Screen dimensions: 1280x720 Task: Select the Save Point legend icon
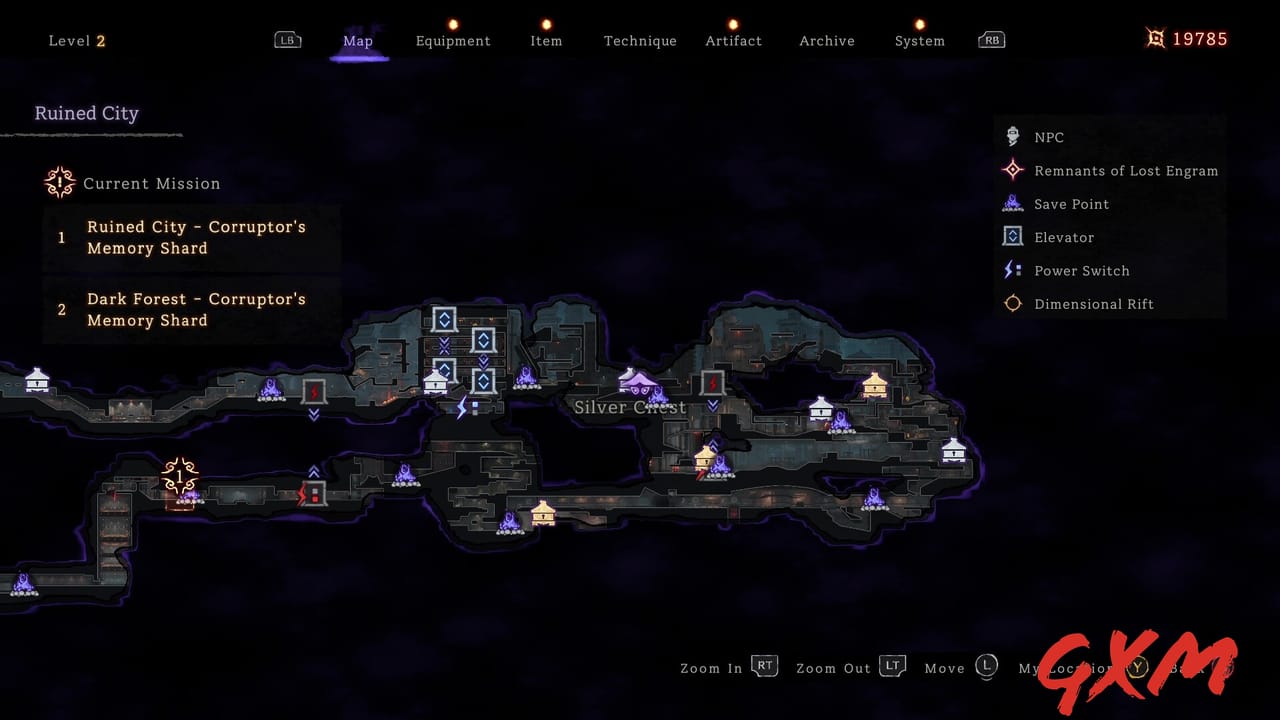point(1012,203)
